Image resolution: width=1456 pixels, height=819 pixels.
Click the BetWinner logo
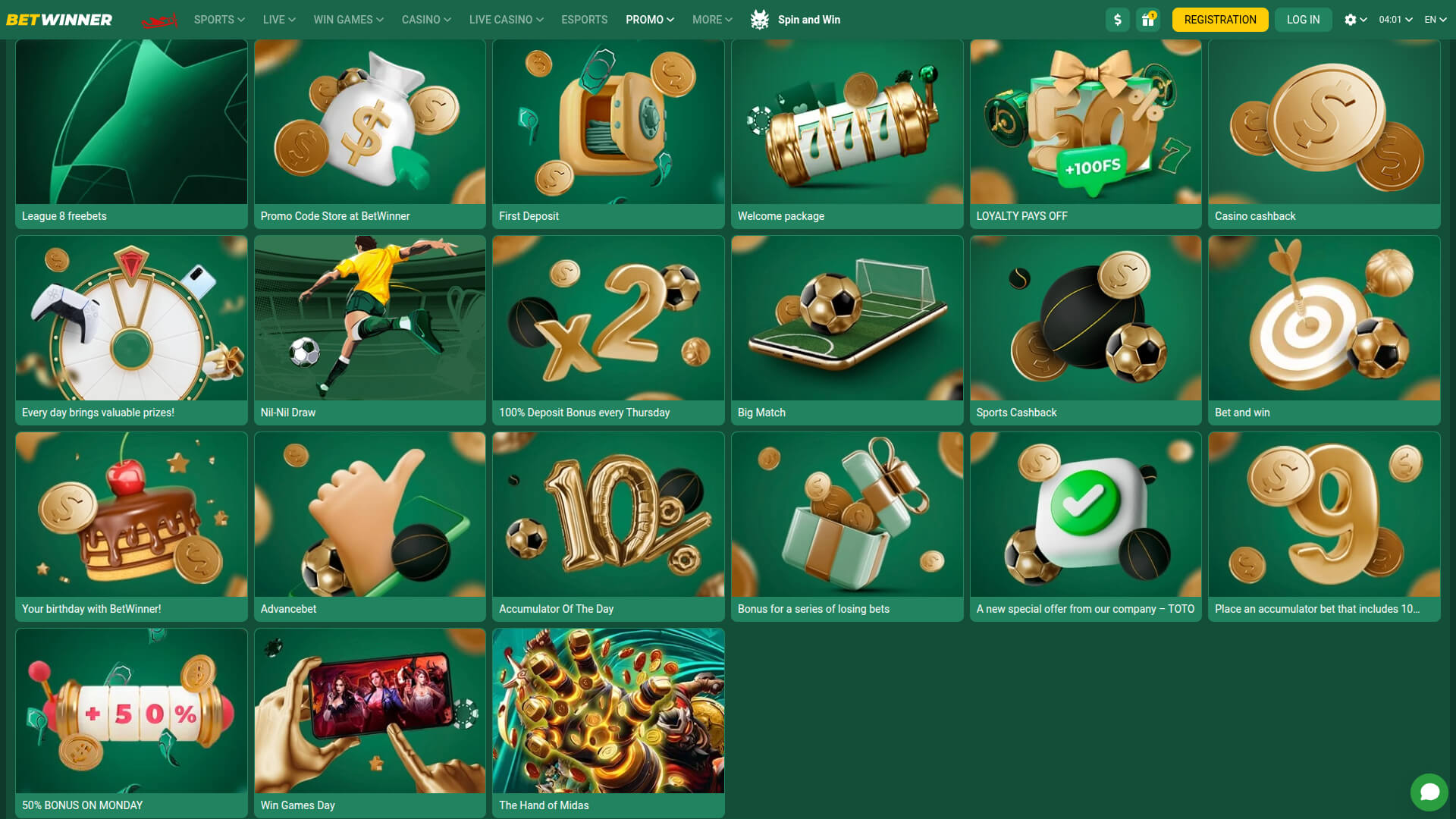[x=60, y=19]
